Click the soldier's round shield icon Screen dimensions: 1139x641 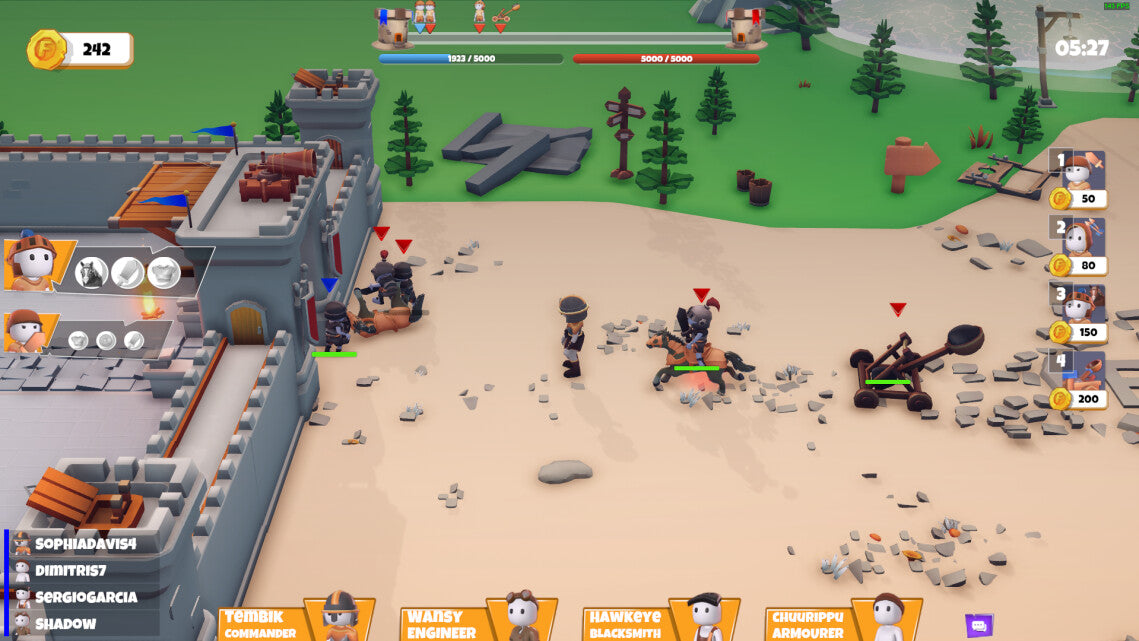click(x=105, y=340)
